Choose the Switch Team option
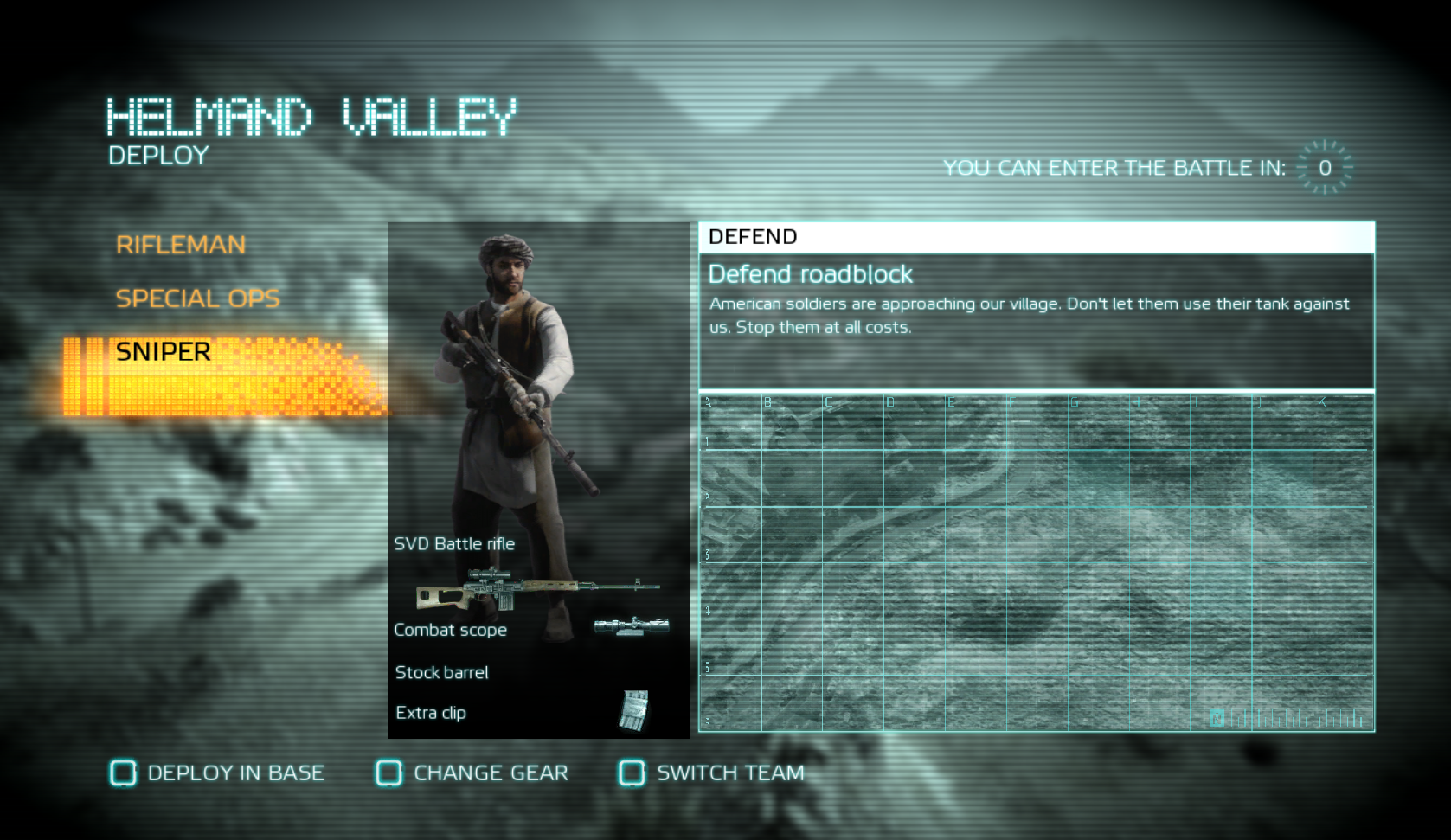The height and width of the screenshot is (840, 1451). 712,773
